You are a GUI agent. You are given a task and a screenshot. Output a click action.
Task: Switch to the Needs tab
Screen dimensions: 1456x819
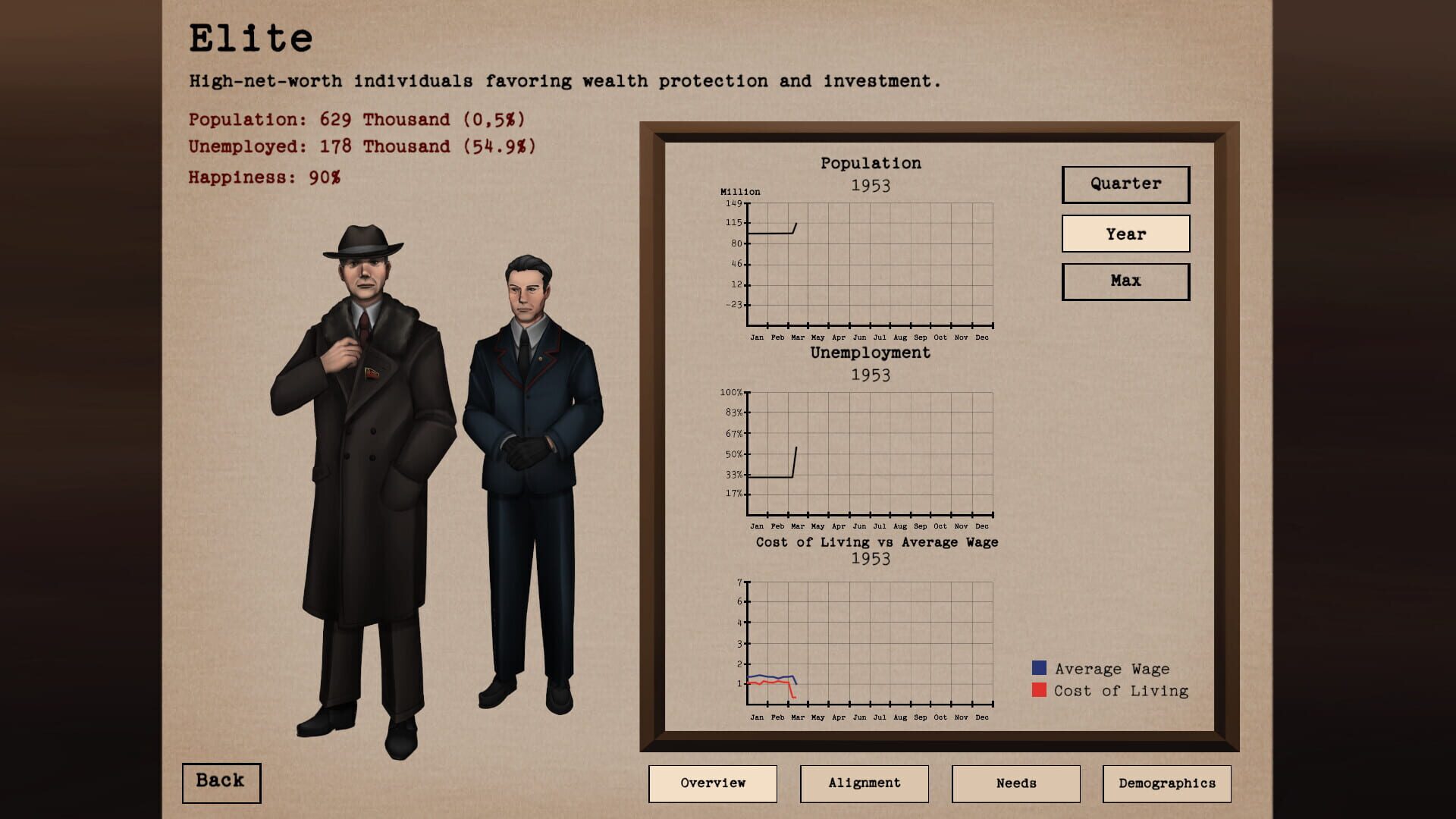click(1015, 783)
